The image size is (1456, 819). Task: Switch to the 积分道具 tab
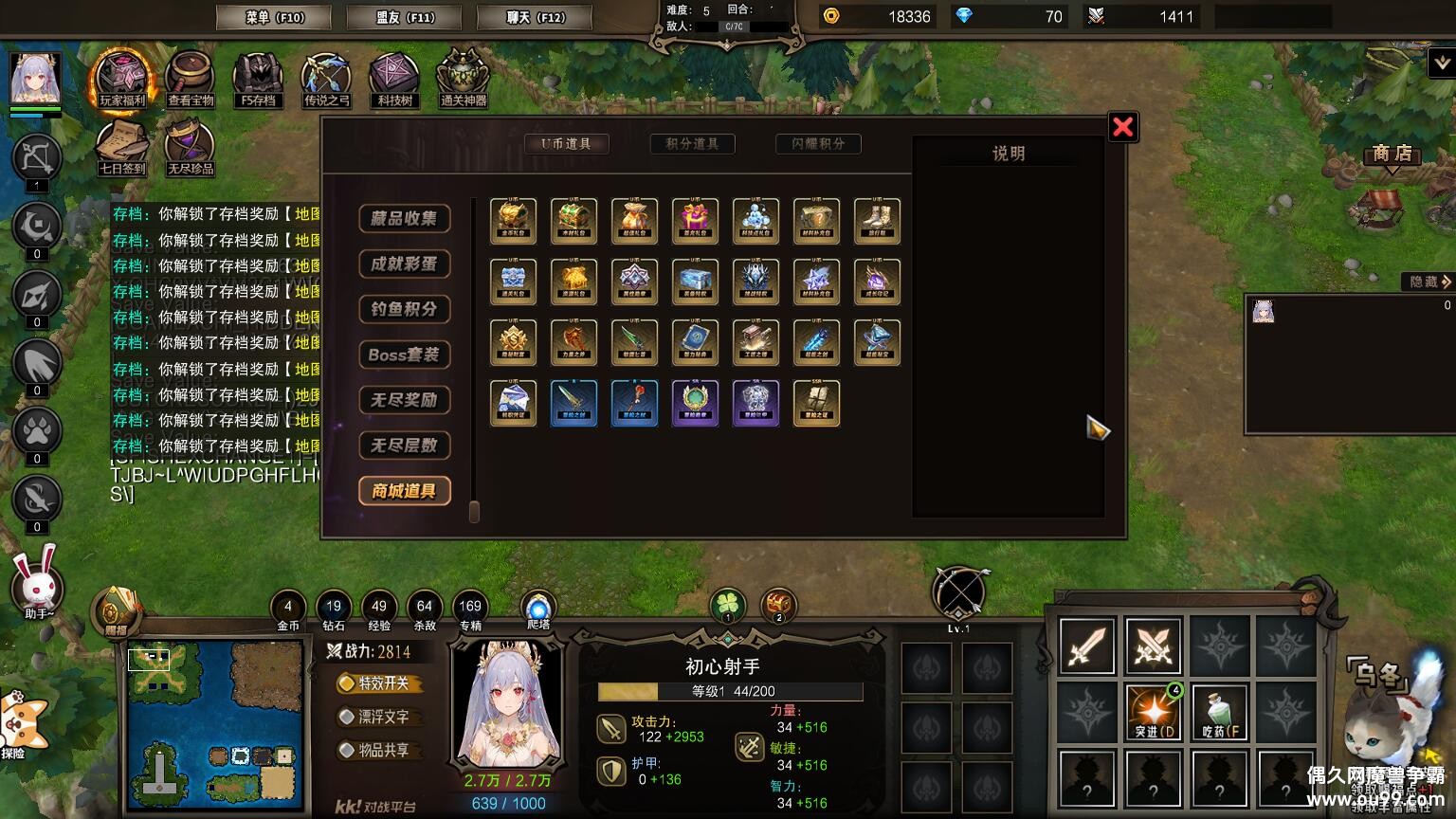pos(692,144)
